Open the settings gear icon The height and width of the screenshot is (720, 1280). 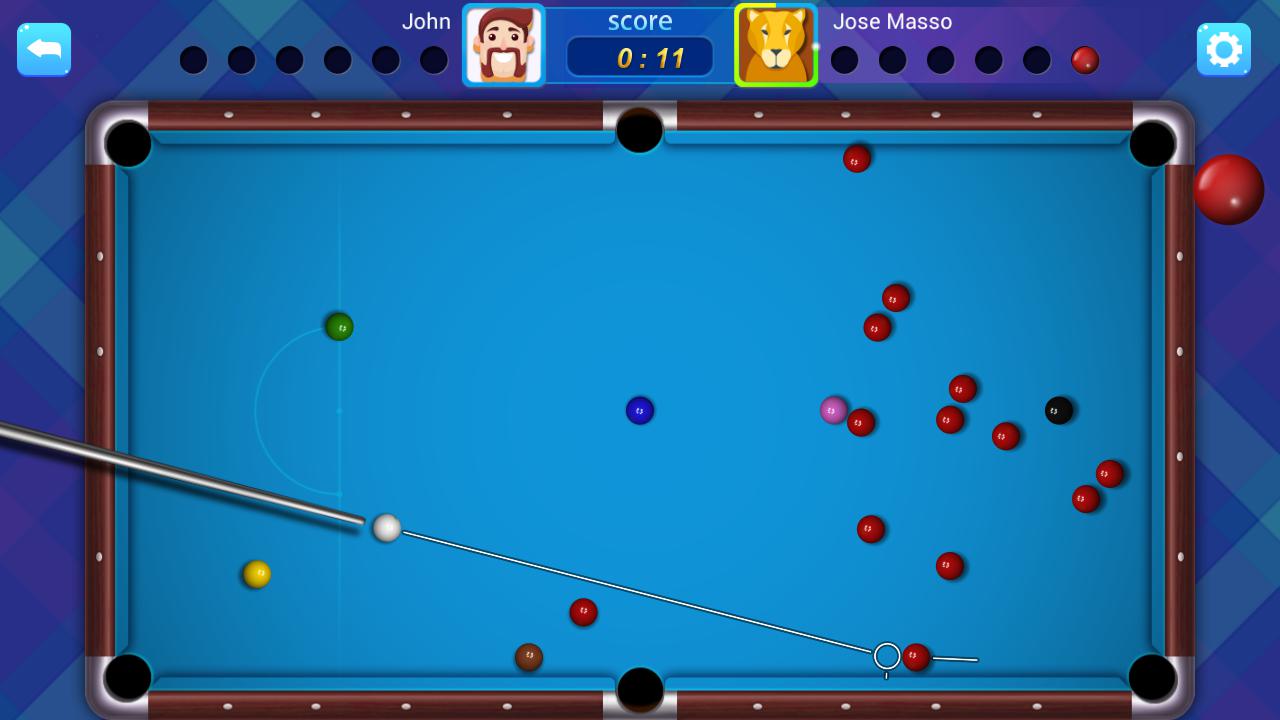1224,48
